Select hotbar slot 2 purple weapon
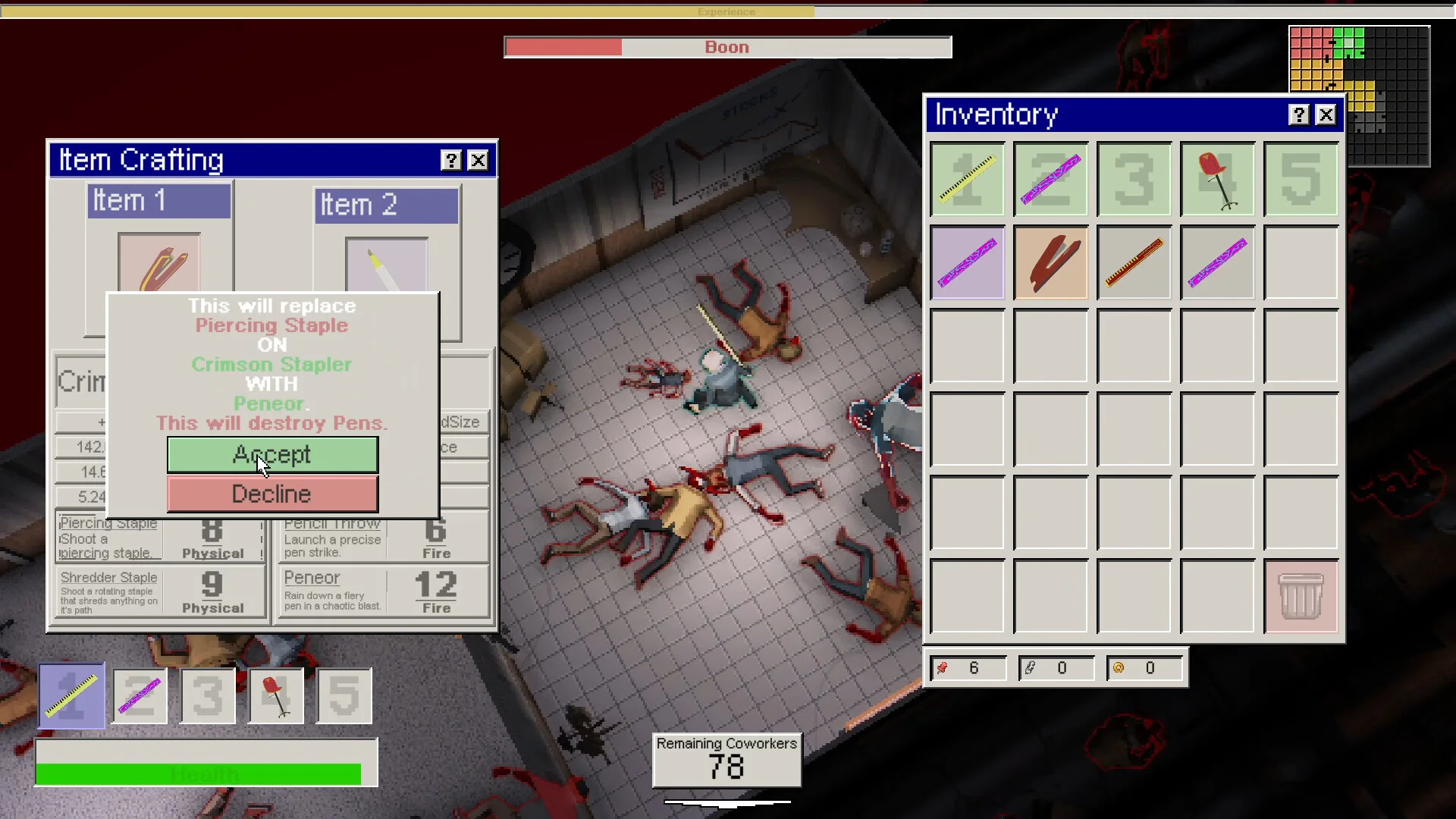Viewport: 1456px width, 819px height. 140,695
